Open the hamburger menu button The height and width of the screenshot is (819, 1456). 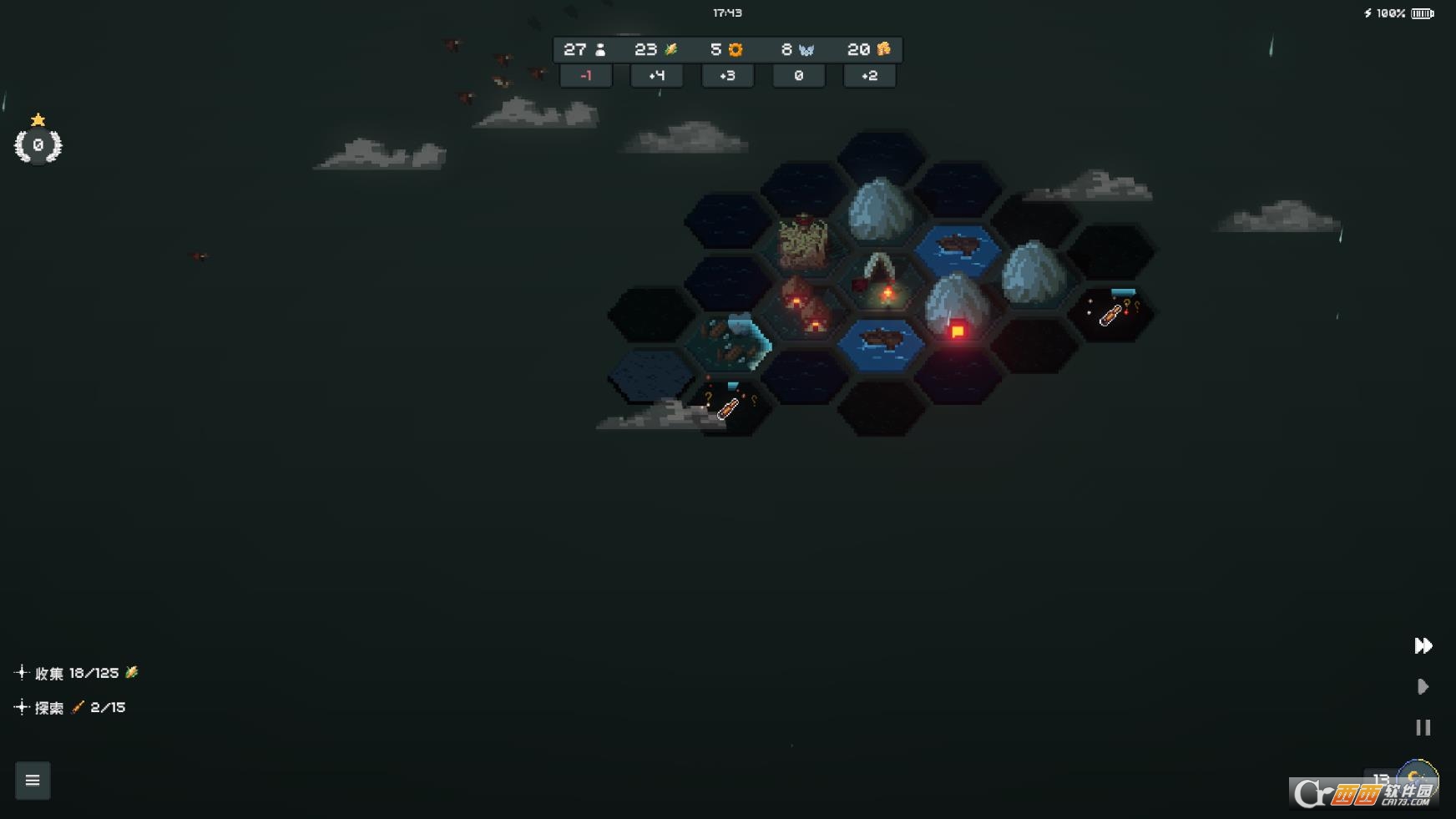pos(33,781)
